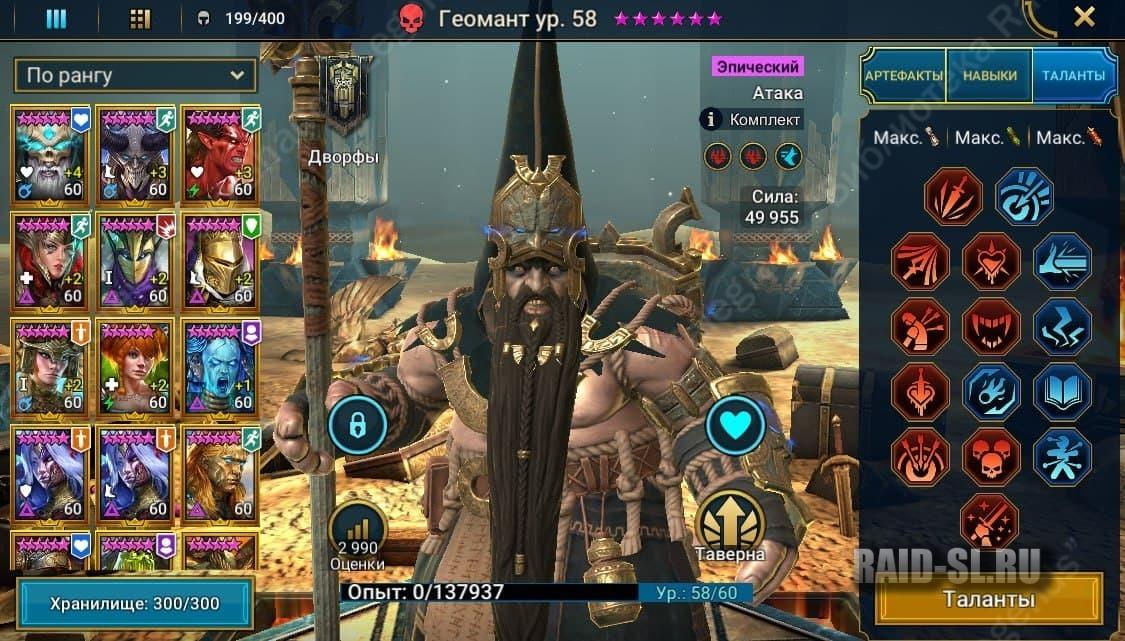Click the large yellow Таланты button
This screenshot has height=641, width=1125.
pos(988,599)
